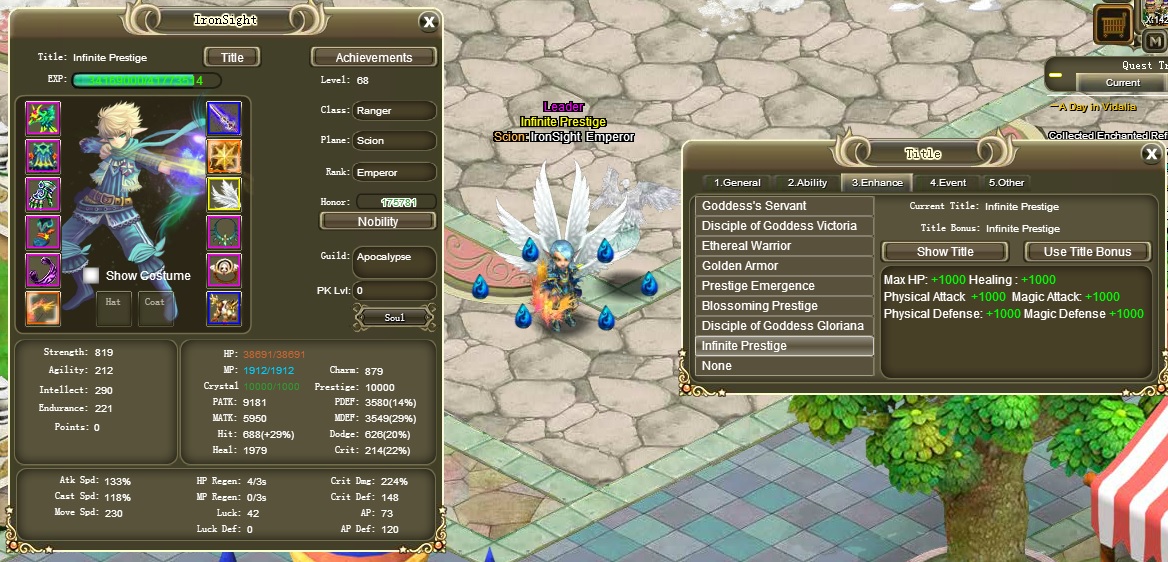Viewport: 1168px width, 562px height.
Task: Open the Achievements panel
Action: click(x=374, y=57)
